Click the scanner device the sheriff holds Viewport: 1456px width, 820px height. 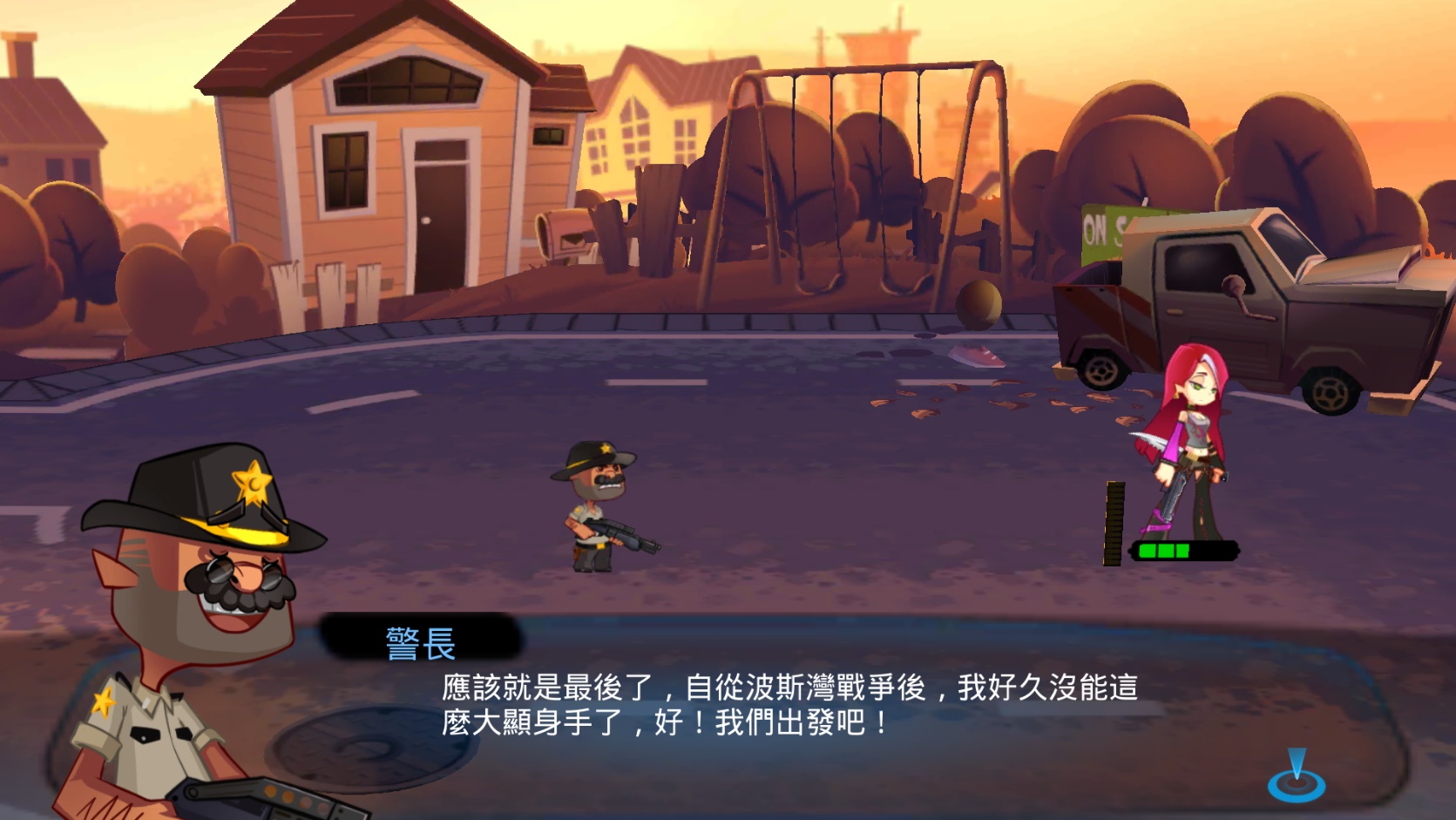point(288,797)
